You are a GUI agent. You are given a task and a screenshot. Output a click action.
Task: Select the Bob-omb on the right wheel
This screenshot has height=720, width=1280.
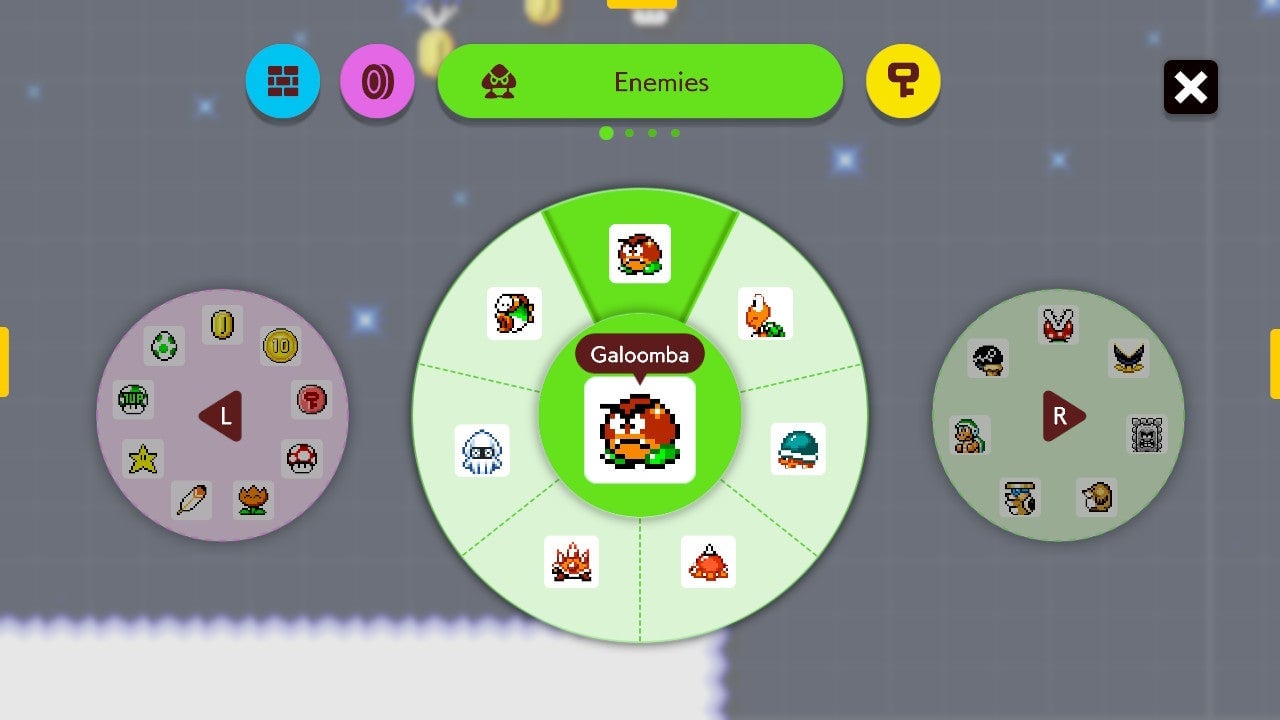[x=990, y=360]
